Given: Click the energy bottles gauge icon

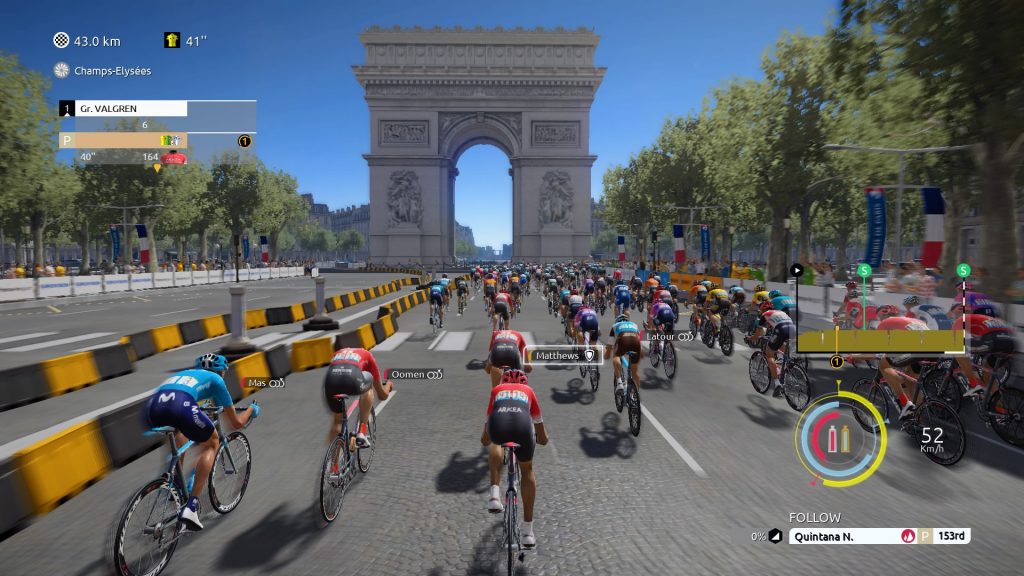Looking at the screenshot, I should coord(838,438).
